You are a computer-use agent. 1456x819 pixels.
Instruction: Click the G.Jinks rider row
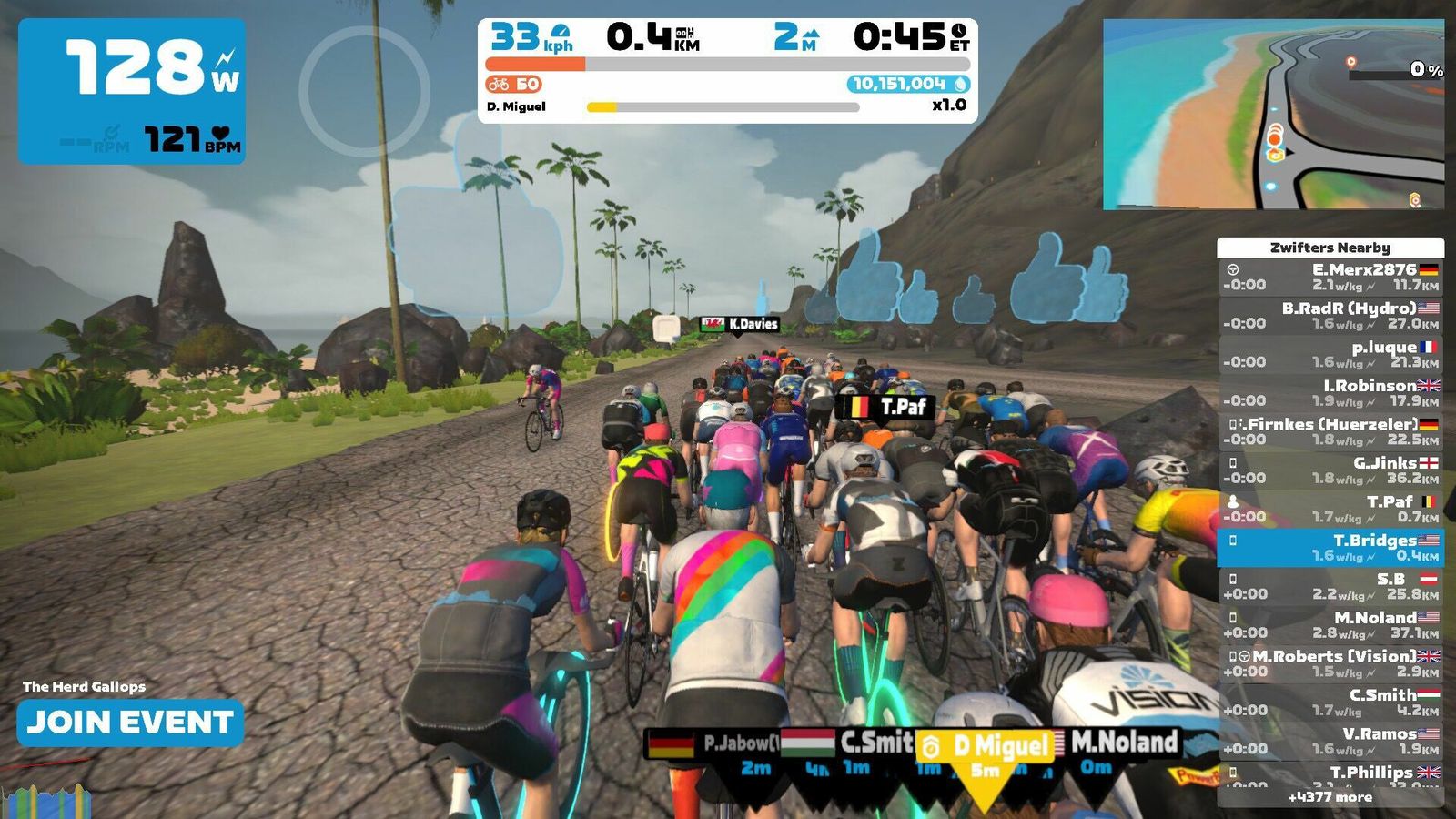1330,470
